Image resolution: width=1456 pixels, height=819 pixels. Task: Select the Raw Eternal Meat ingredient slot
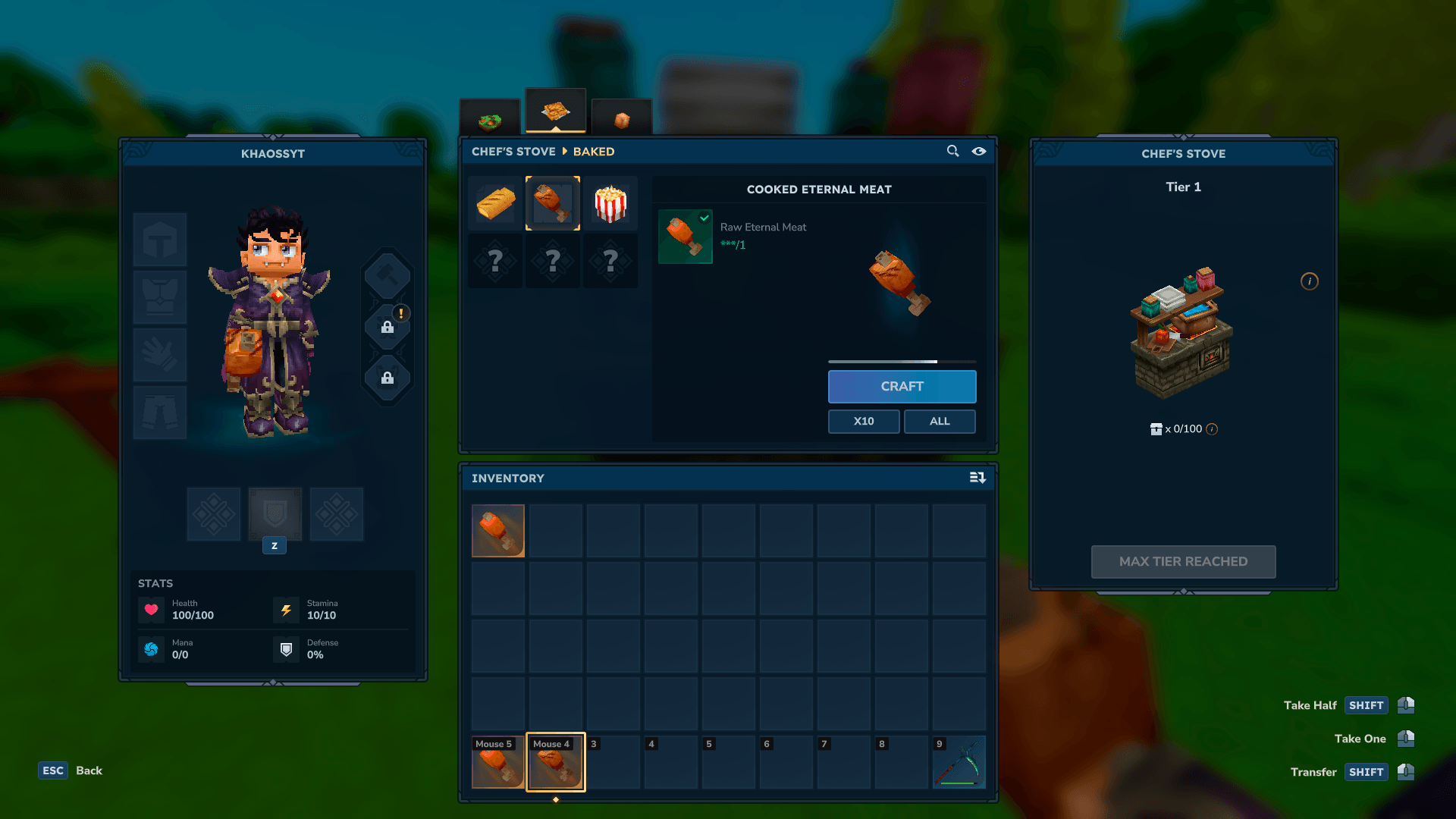686,237
